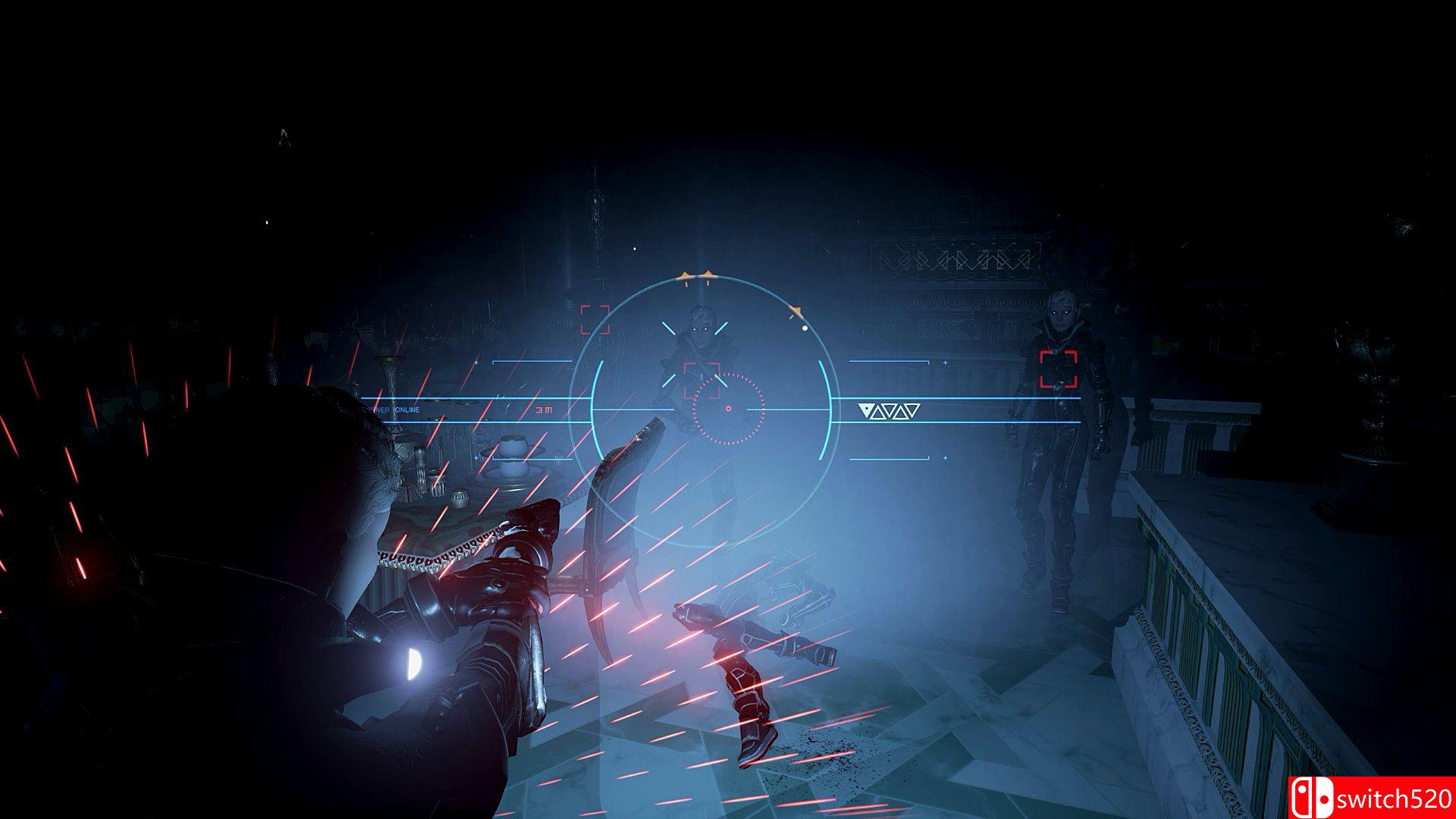Screen dimensions: 1456x819
Task: Expand the lower-right plus marker on HUD
Action: coord(945,458)
